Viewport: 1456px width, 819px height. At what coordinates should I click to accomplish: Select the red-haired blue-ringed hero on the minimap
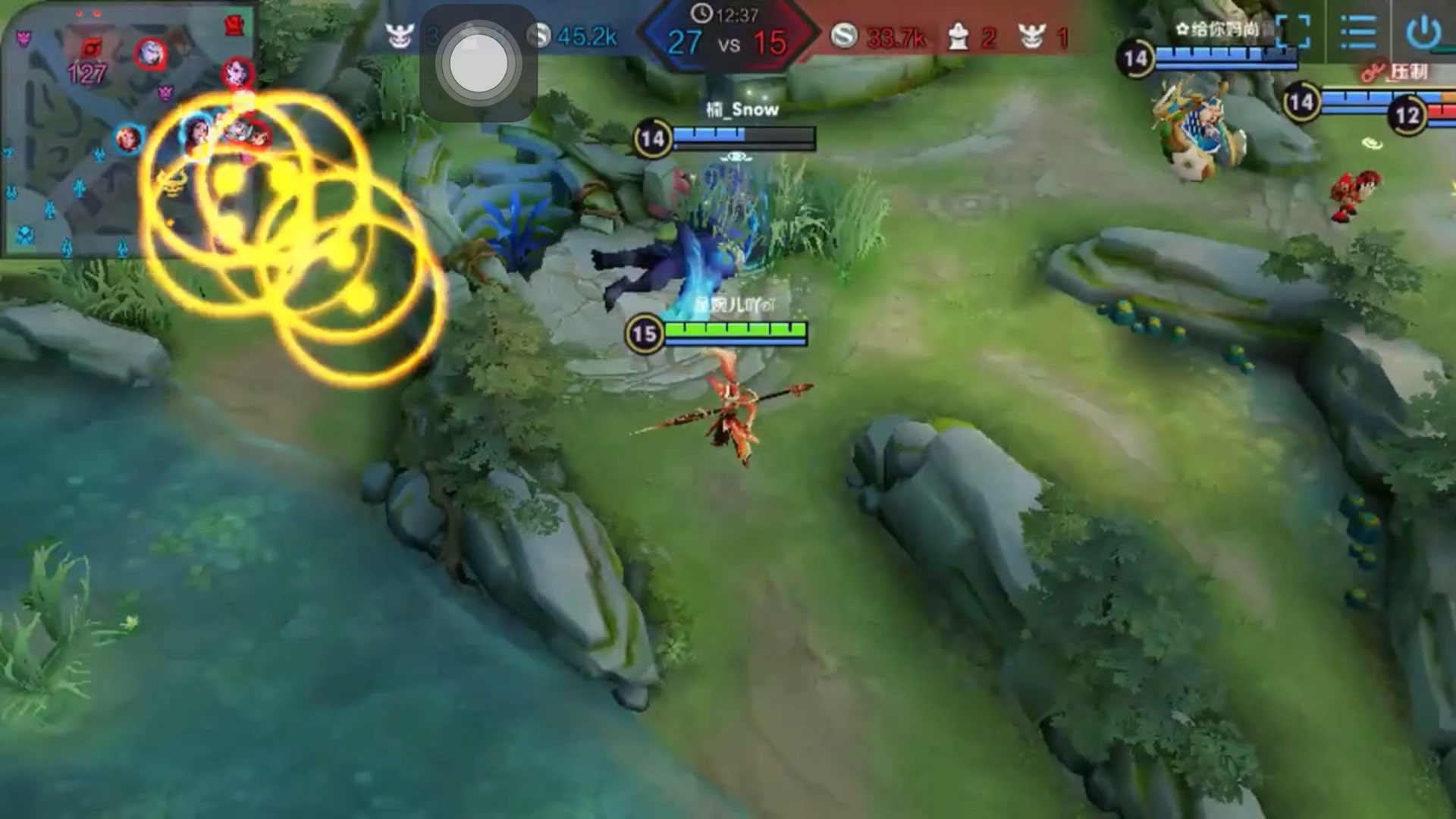click(x=128, y=139)
